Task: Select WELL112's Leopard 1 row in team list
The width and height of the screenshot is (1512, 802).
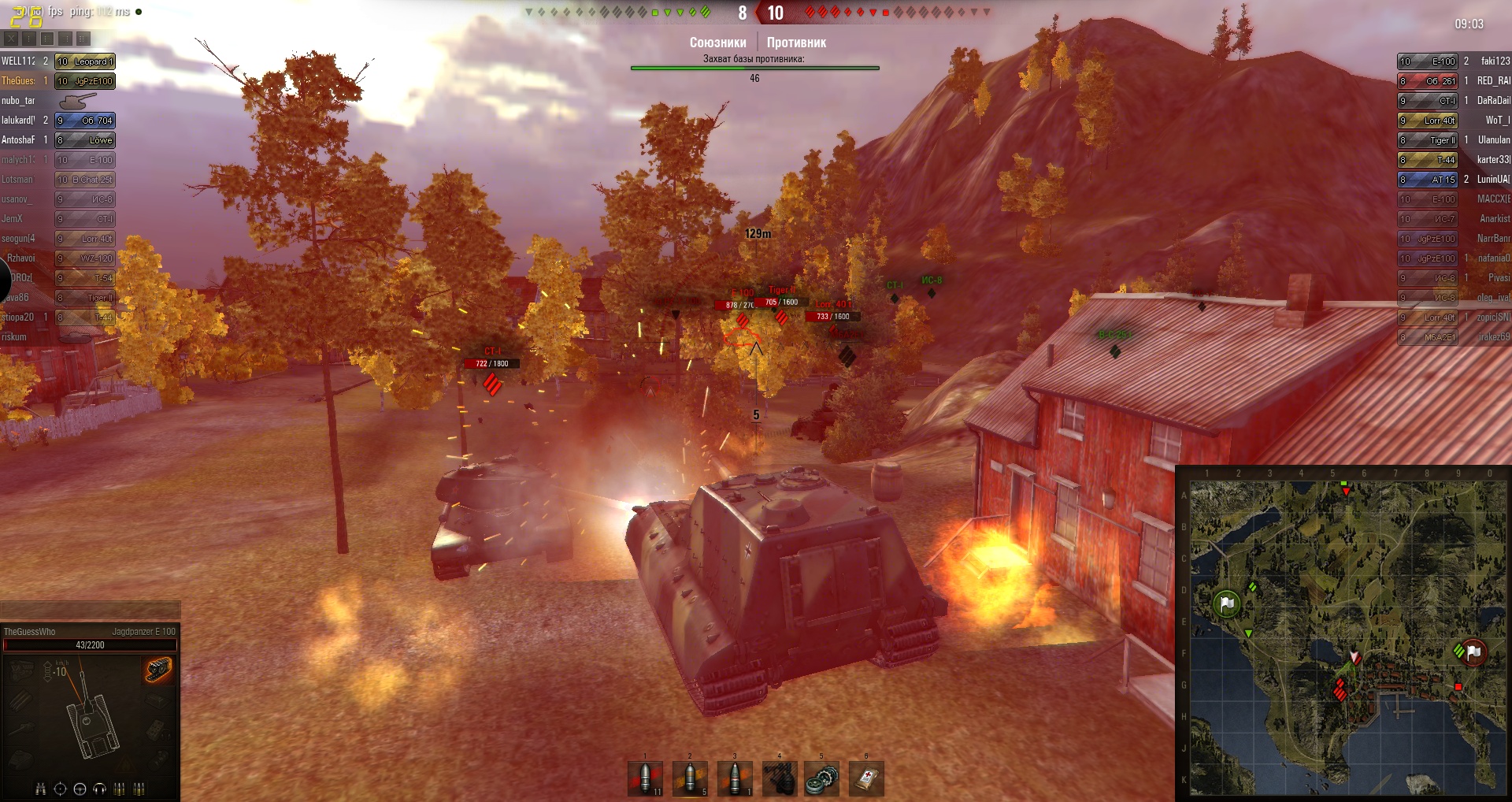Action: click(x=58, y=61)
